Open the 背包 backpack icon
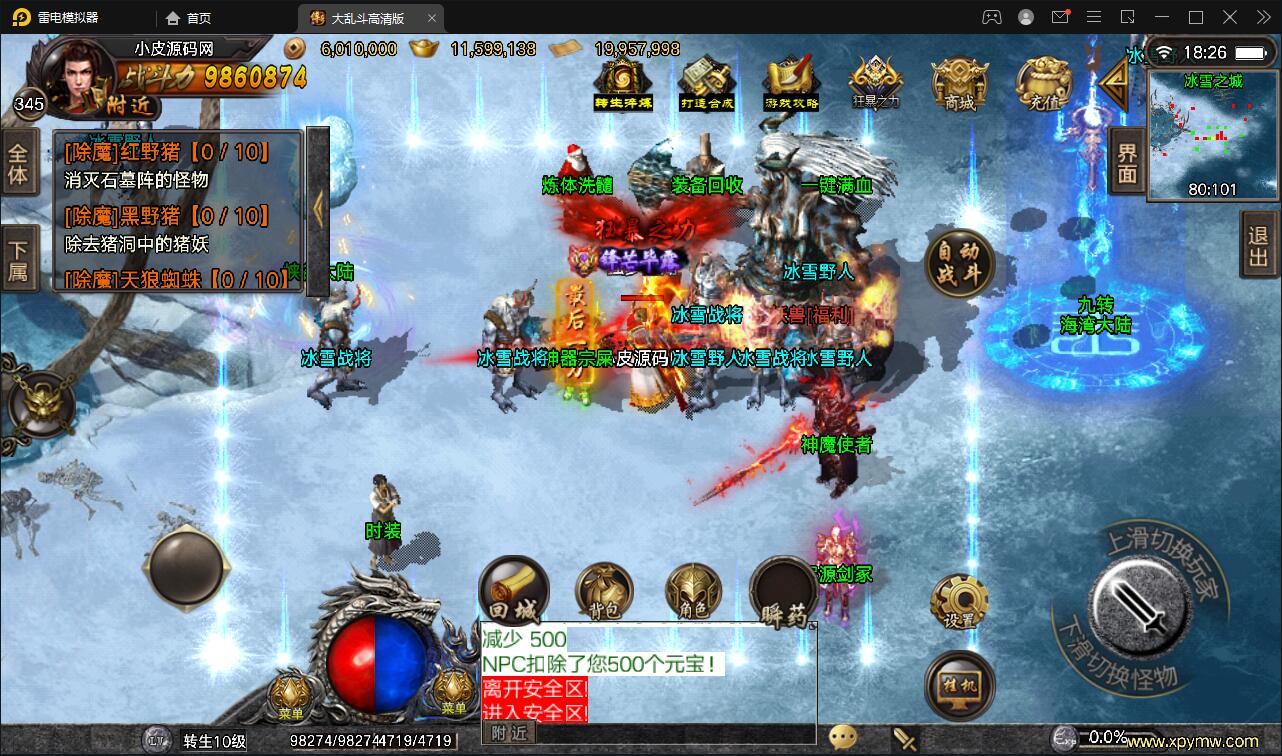The height and width of the screenshot is (756, 1282). tap(604, 592)
